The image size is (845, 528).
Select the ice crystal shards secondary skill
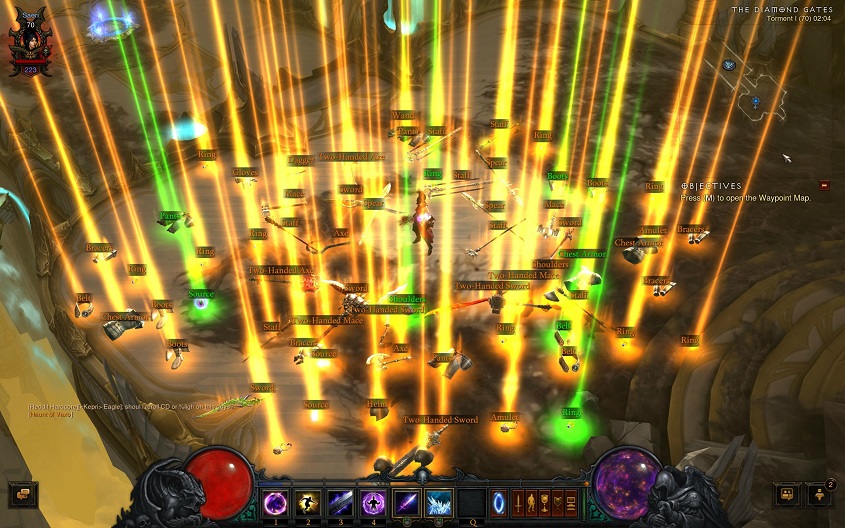440,502
